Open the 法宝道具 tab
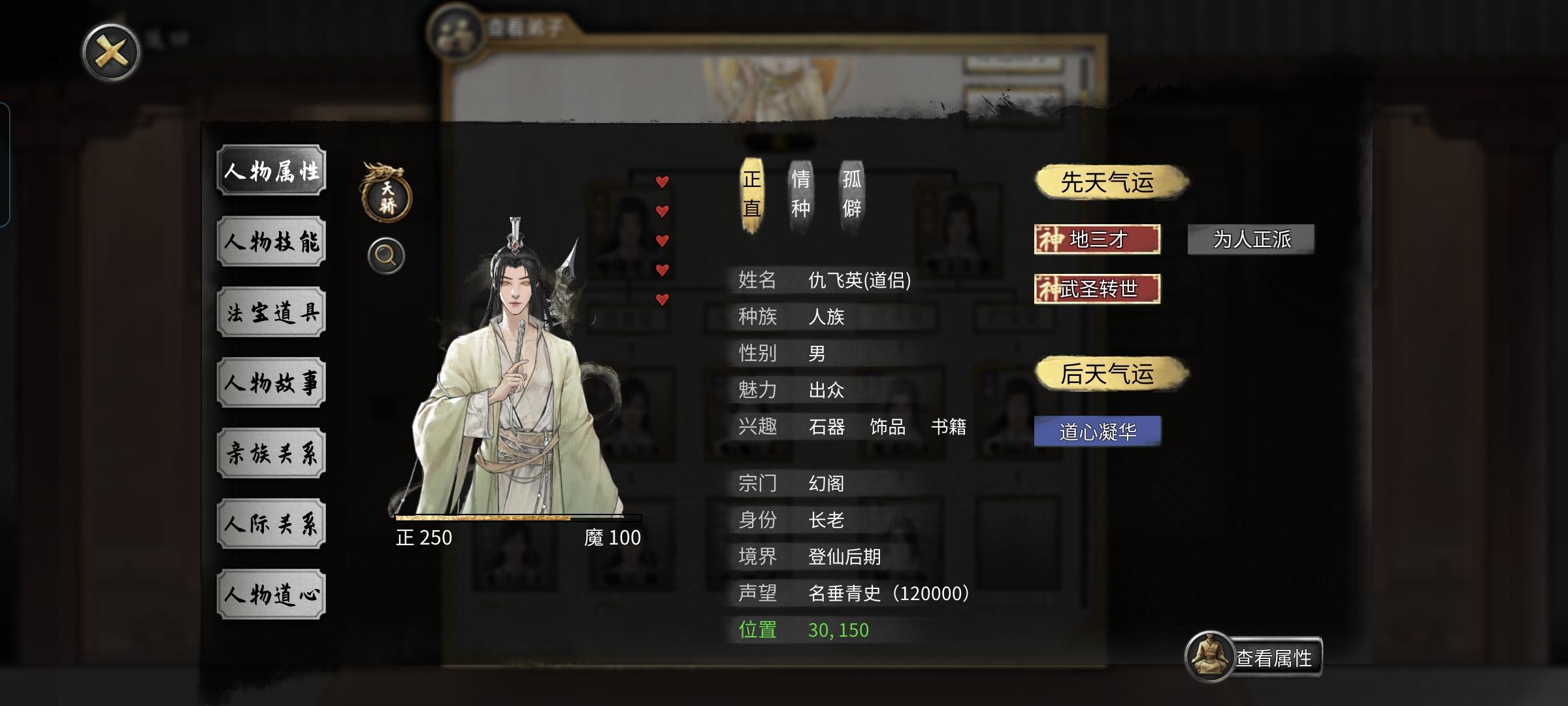The height and width of the screenshot is (706, 1568). tap(270, 312)
